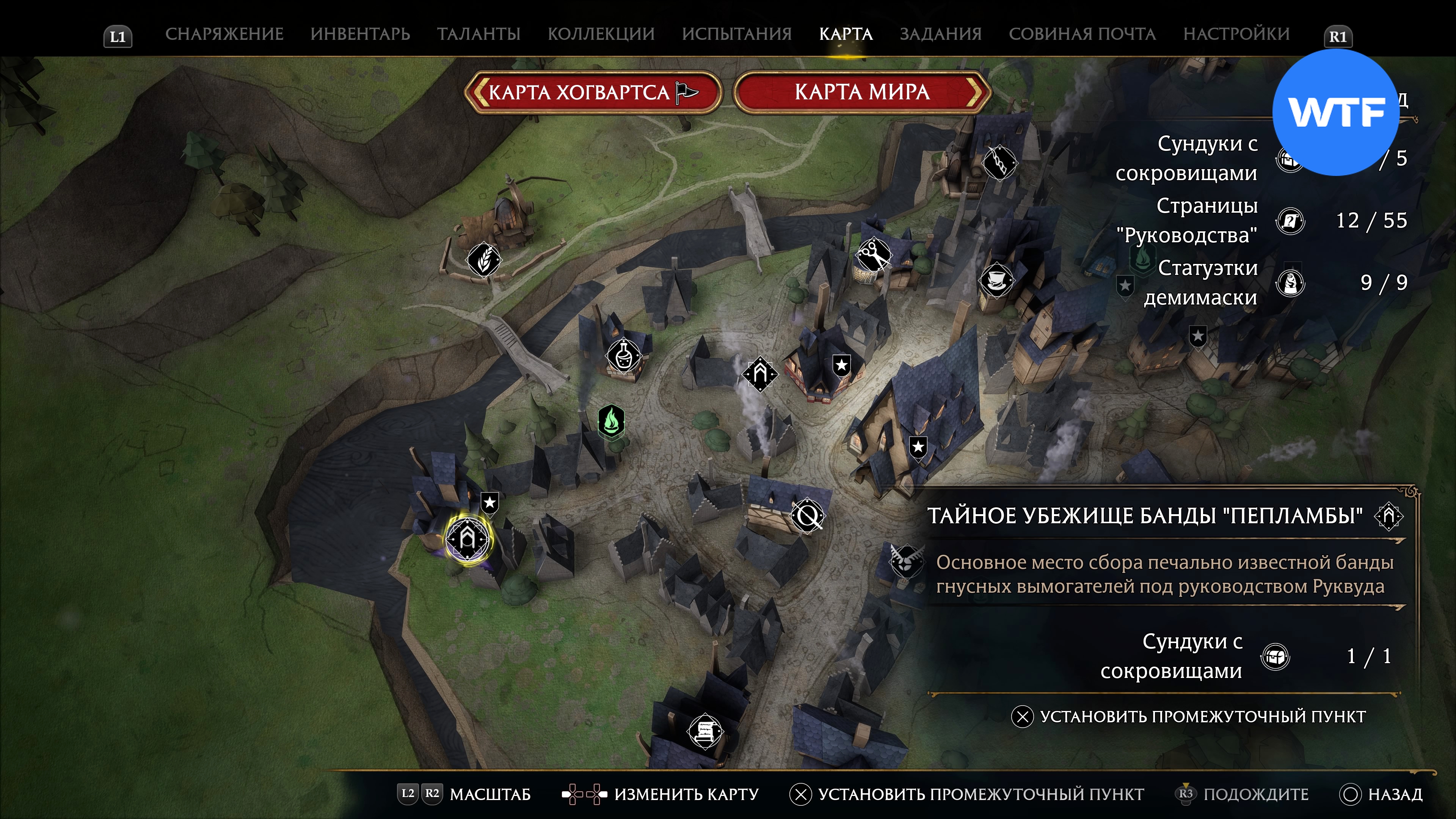
Task: Open the Настройки tab
Action: [x=1236, y=34]
